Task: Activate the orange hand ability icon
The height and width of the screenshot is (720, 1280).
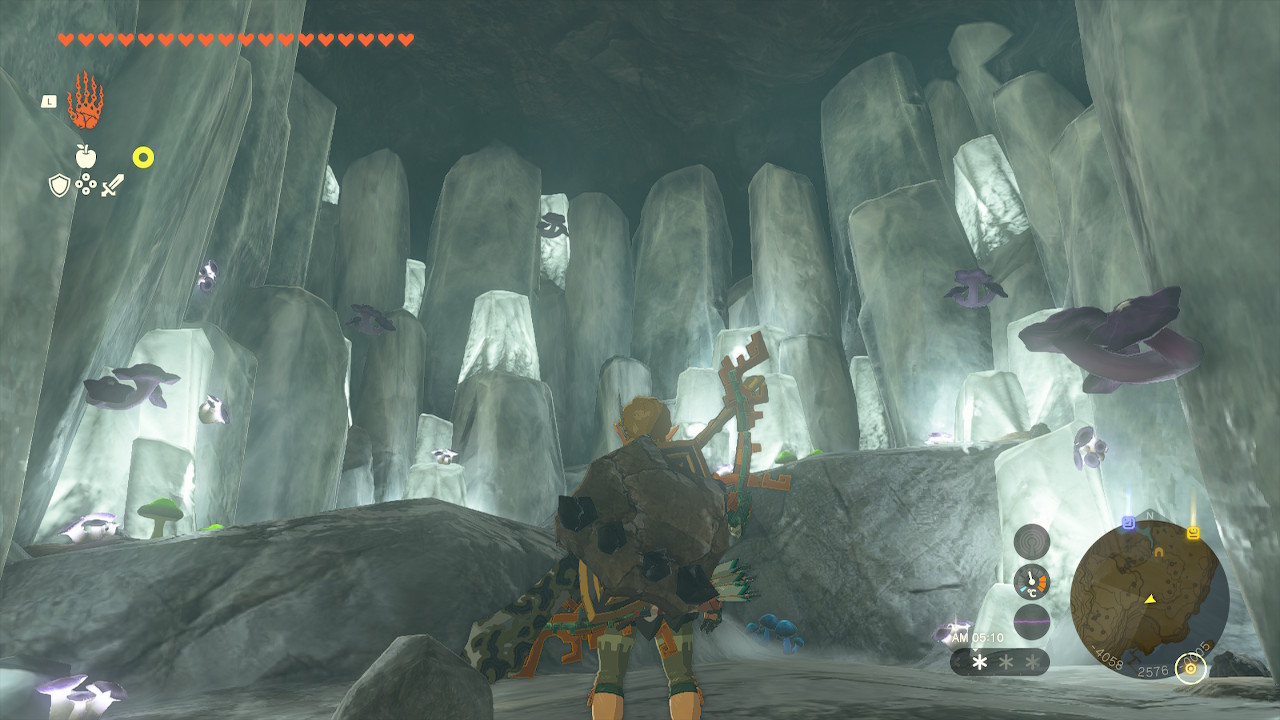Action: [x=85, y=101]
